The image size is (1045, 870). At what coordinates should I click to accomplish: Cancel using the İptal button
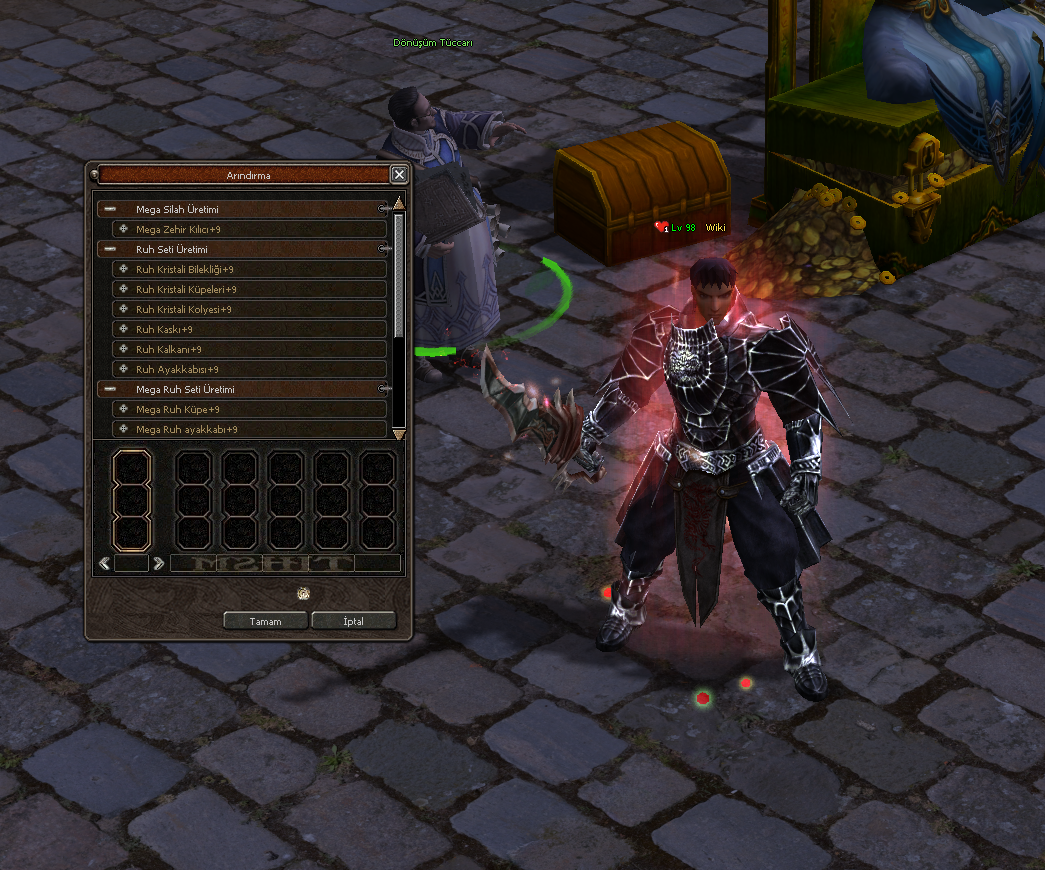point(353,621)
